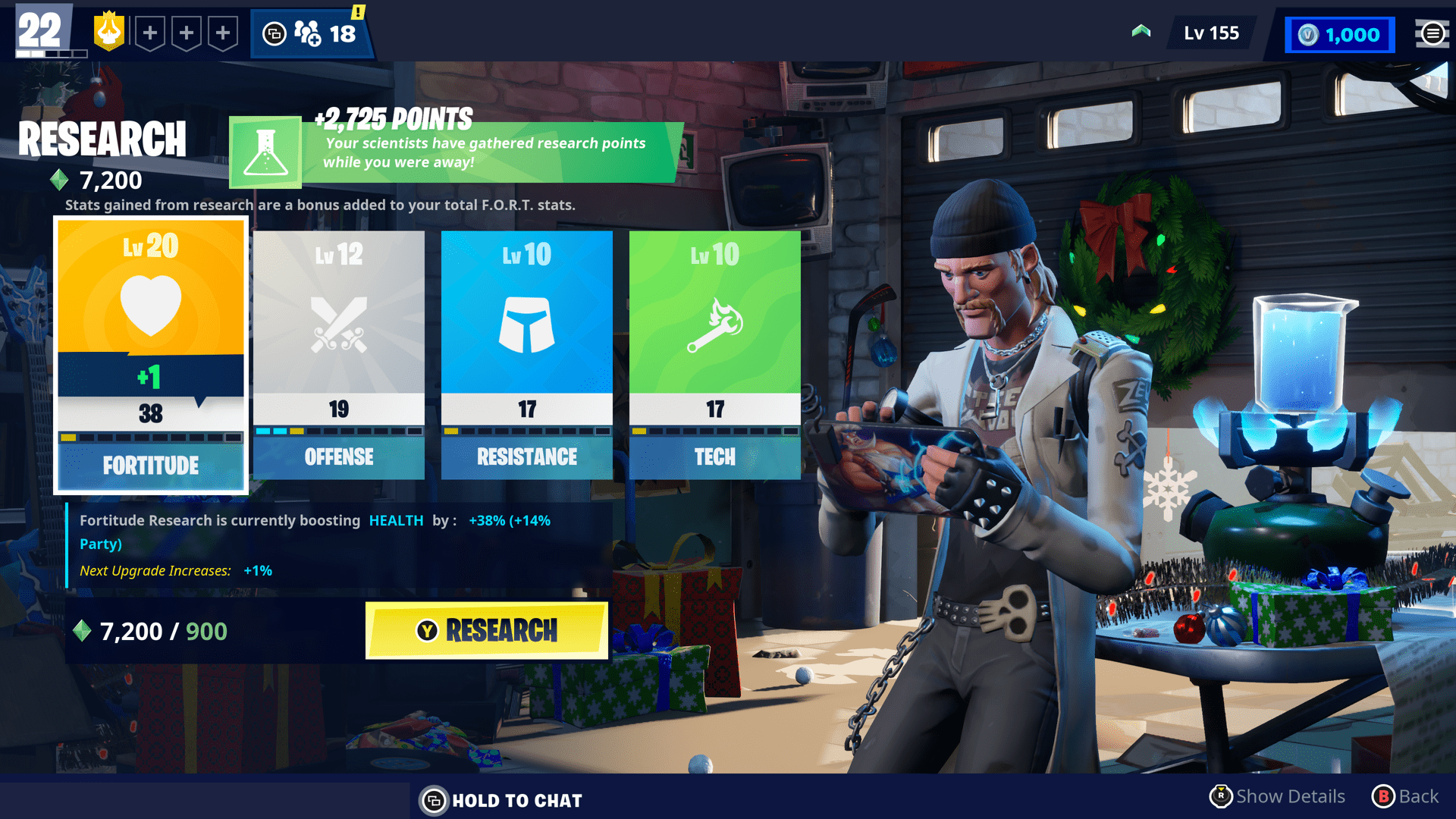This screenshot has width=1456, height=819.
Task: Click the Fortitude upgrade progress bar
Action: [x=150, y=438]
